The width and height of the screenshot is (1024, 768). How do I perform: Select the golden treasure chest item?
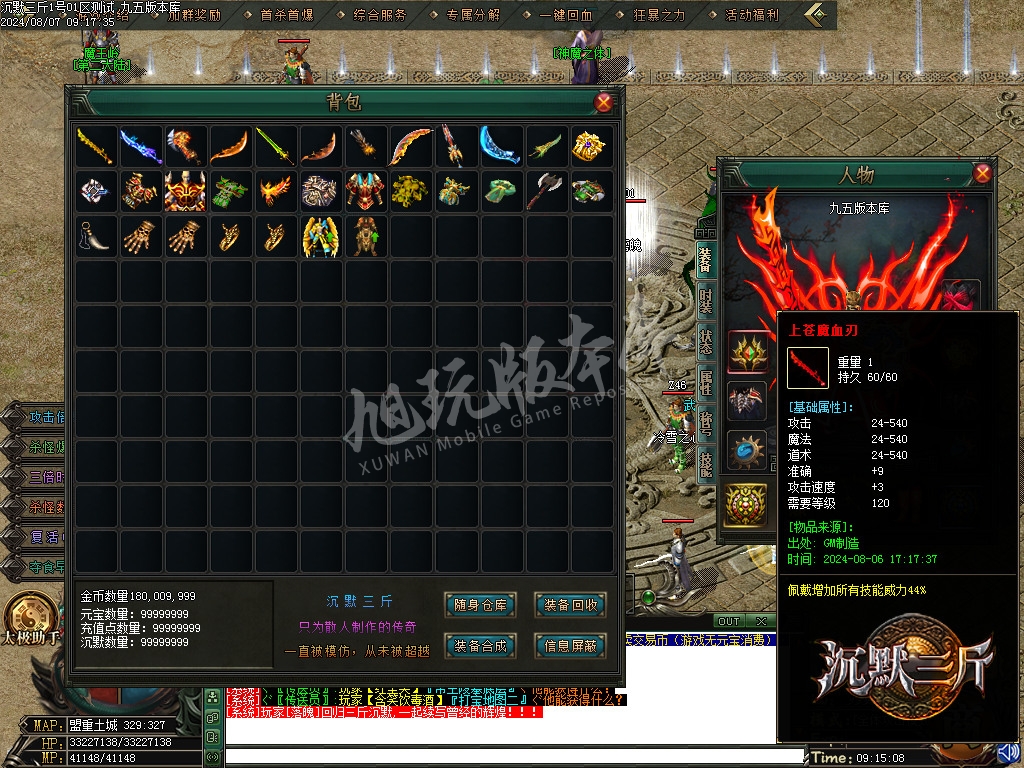[588, 146]
